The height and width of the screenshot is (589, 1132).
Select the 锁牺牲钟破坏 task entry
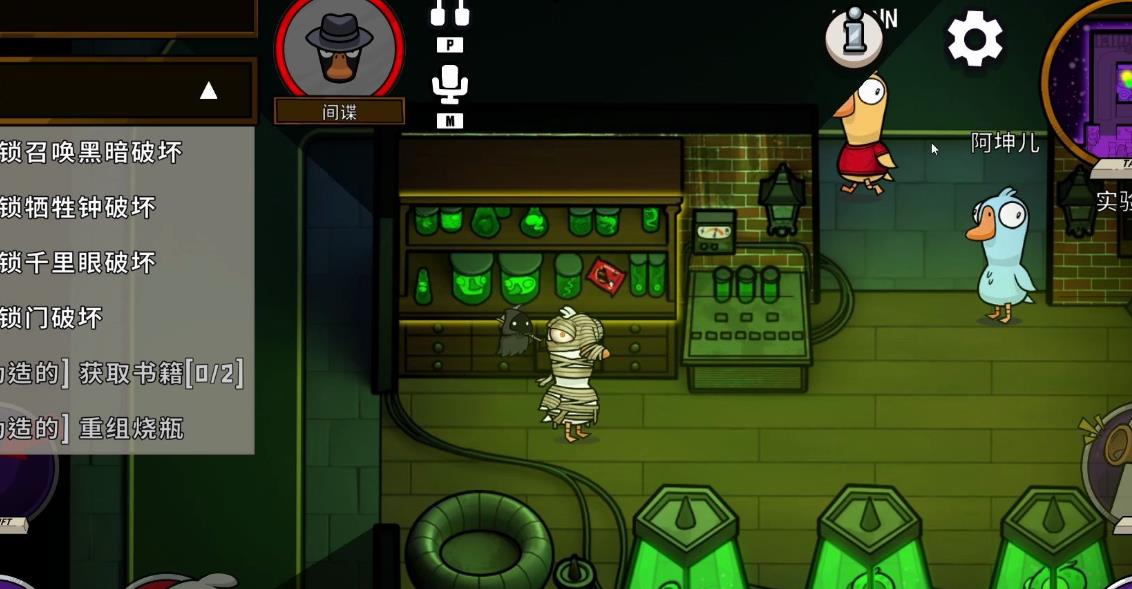pyautogui.click(x=79, y=207)
